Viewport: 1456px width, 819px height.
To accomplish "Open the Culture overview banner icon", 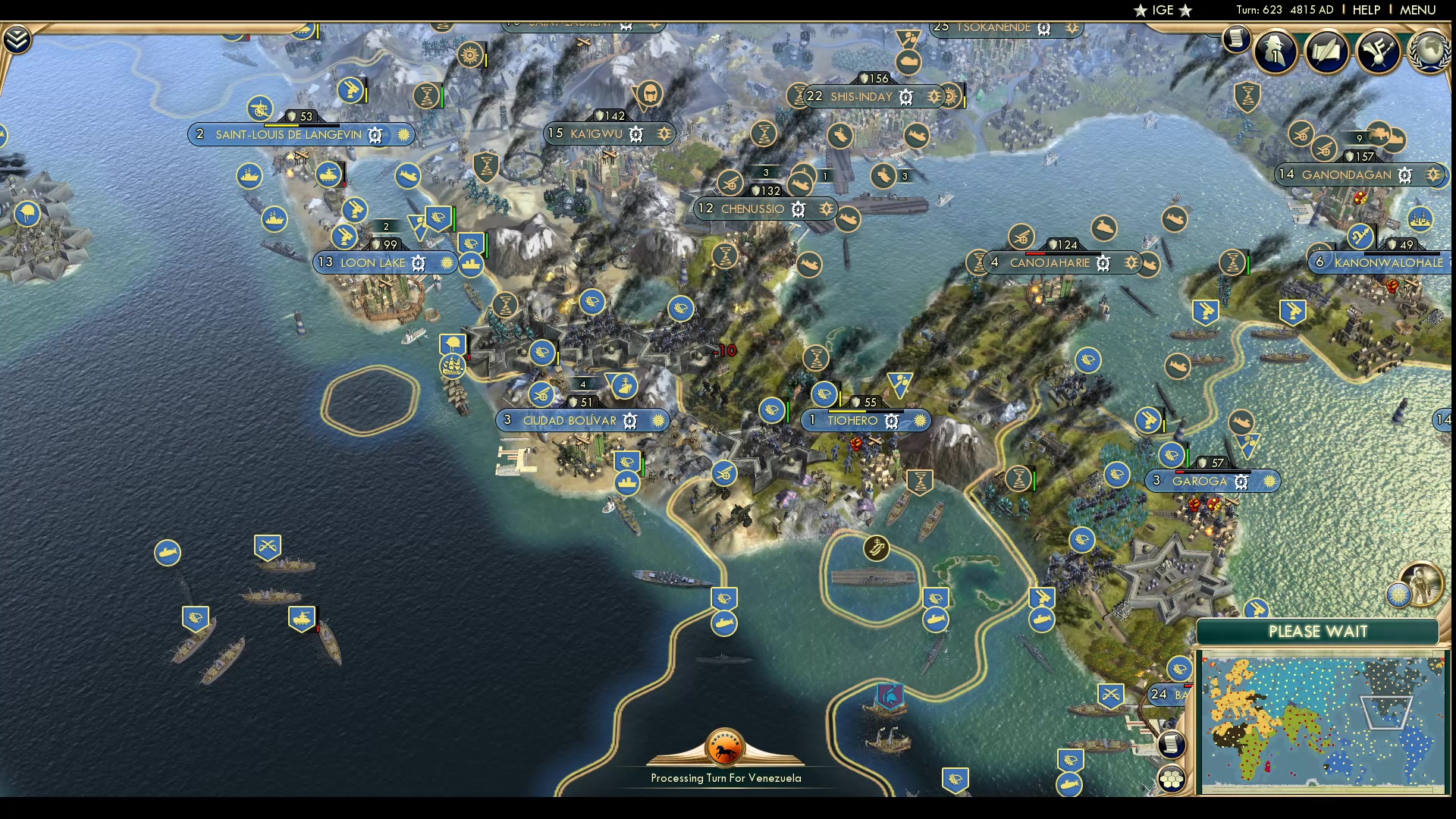I will (1378, 52).
